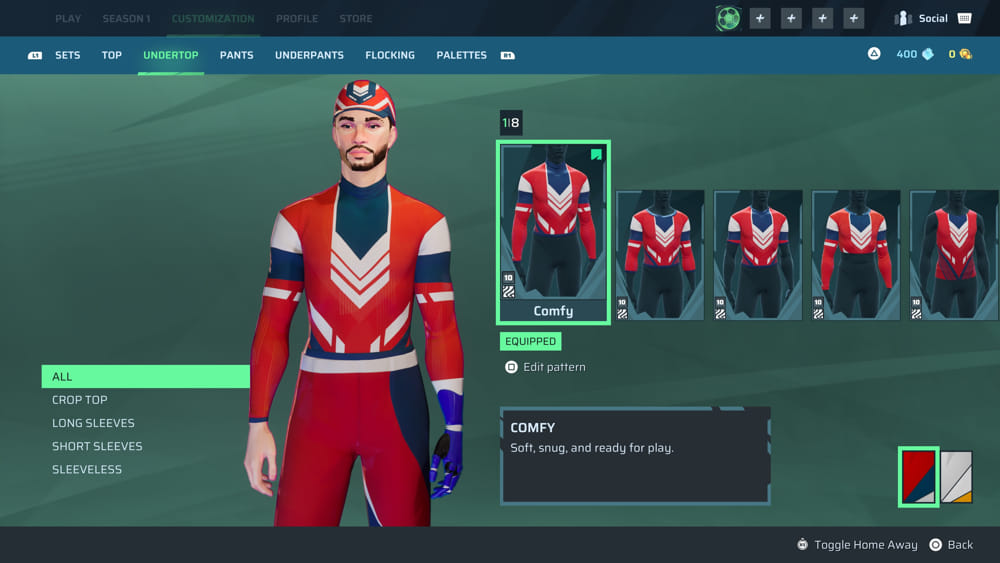
Task: Choose the Short Sleeves filter
Action: tap(97, 446)
